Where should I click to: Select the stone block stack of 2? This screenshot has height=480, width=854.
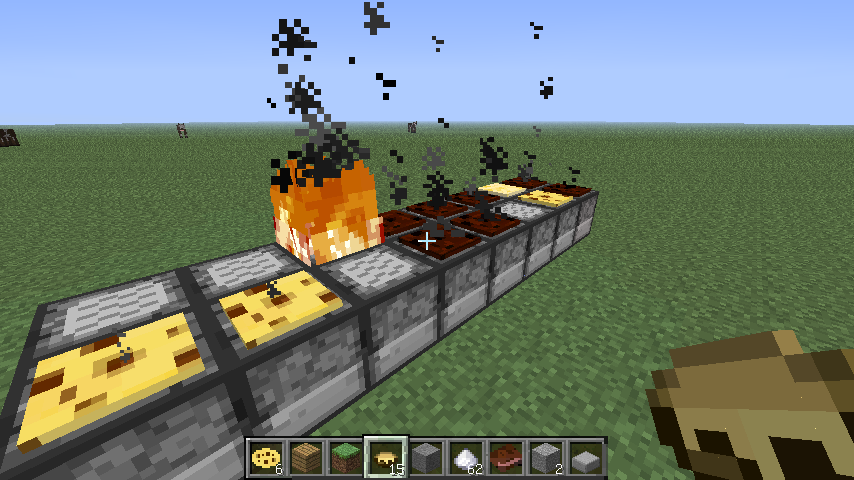coord(546,458)
